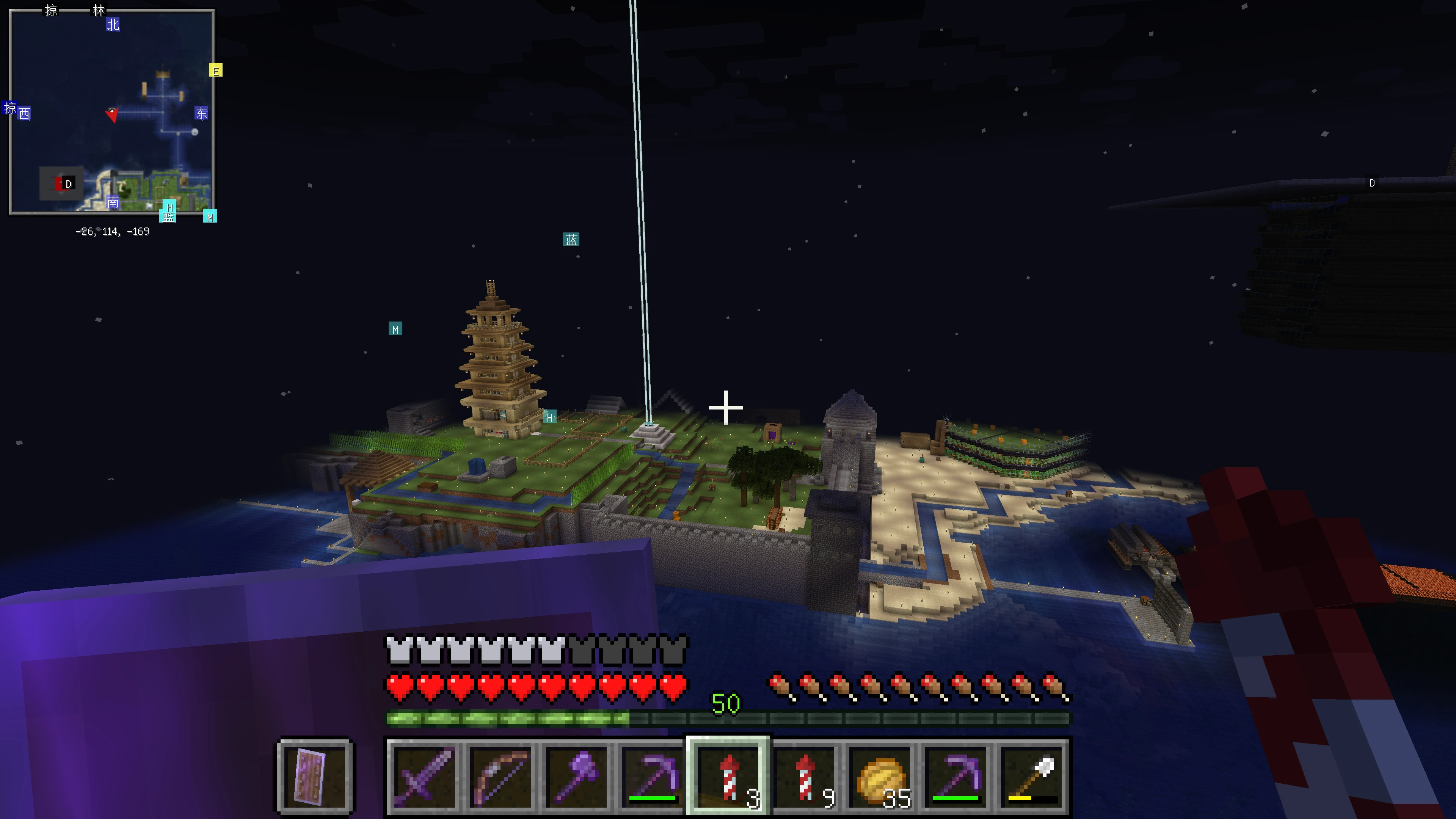Choose the enchanted bow slot
This screenshot has height=819, width=1456.
500,776
